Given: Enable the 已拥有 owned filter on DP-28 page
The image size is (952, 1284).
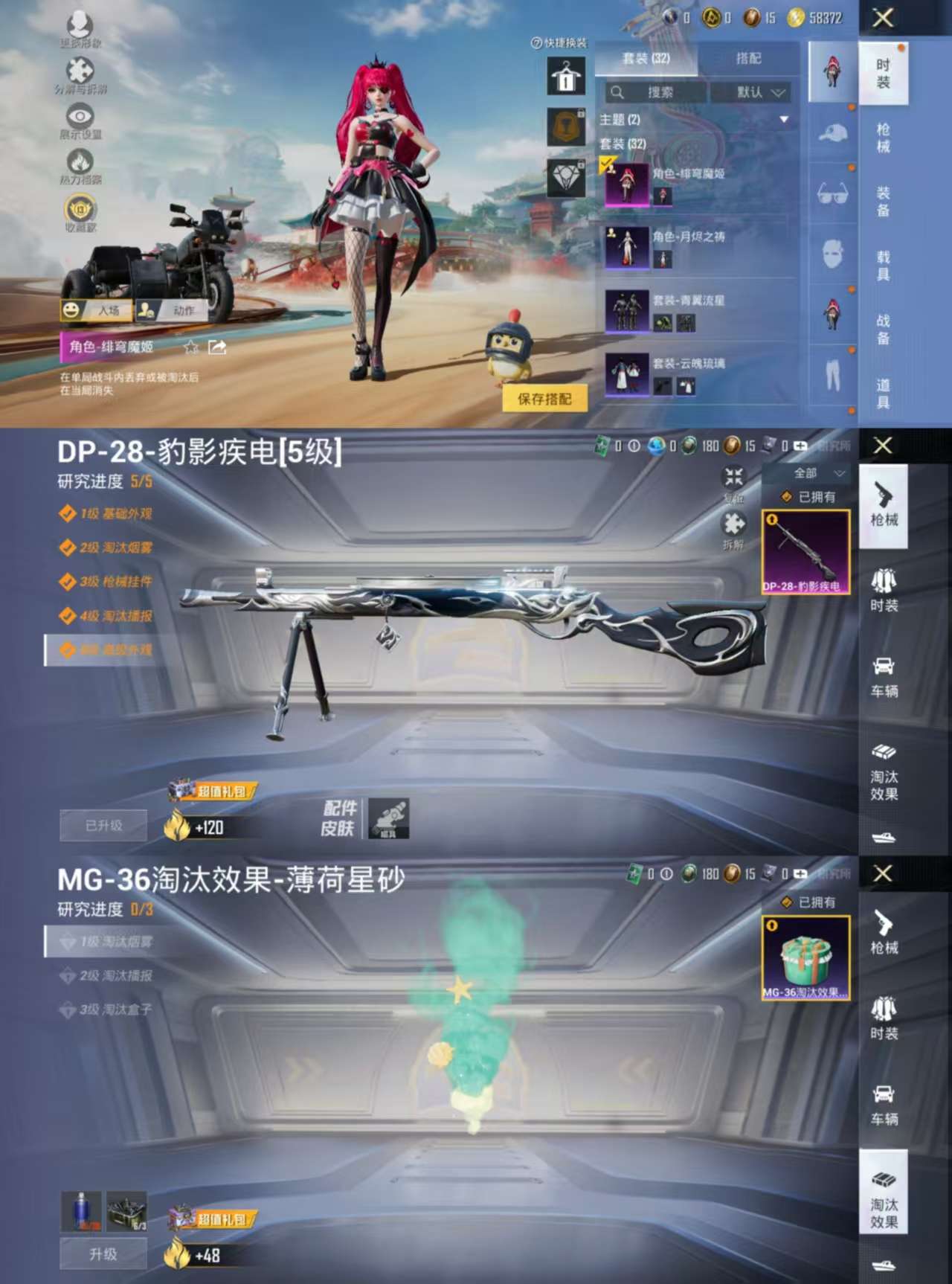Looking at the screenshot, I should click(808, 497).
